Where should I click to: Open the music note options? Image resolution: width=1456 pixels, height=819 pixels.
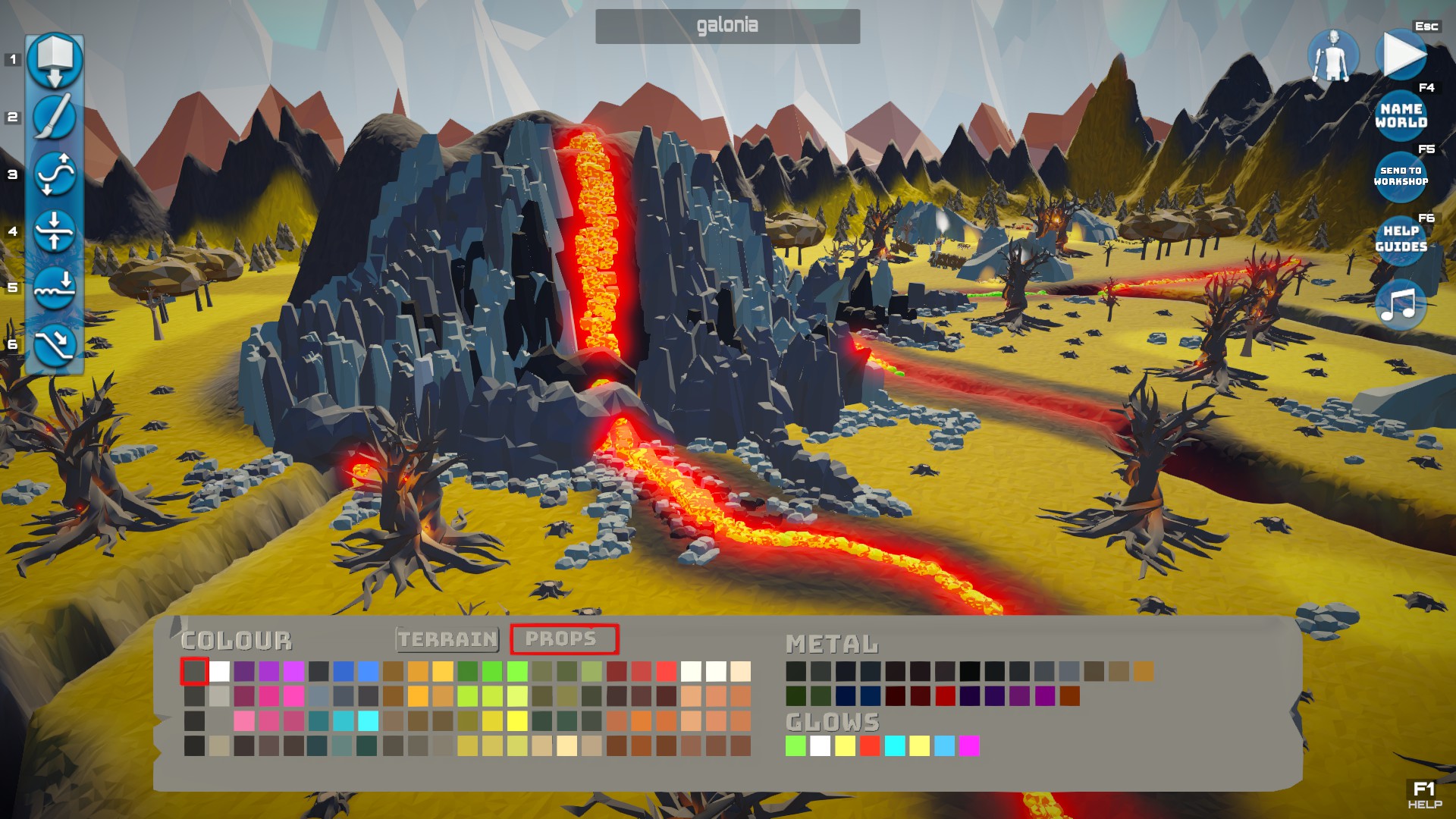pyautogui.click(x=1401, y=305)
